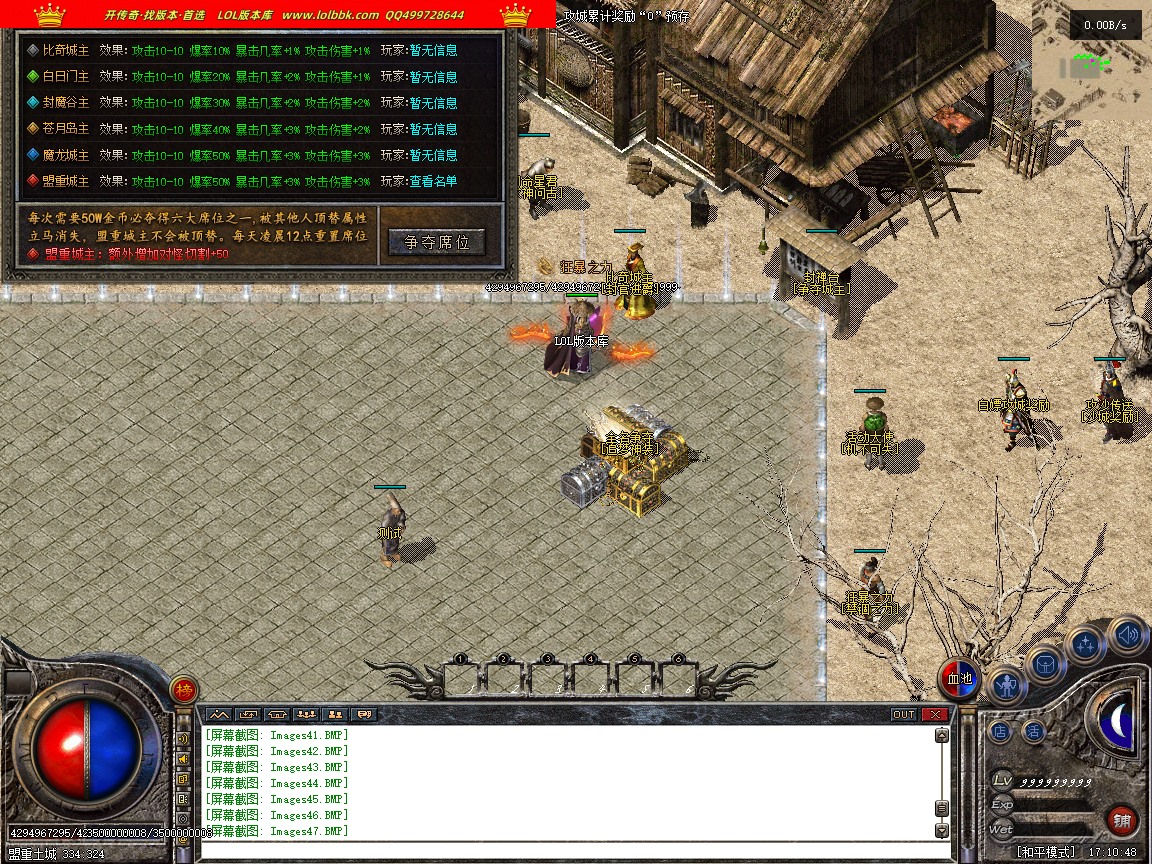This screenshot has width=1152, height=864.
Task: Open the character status icon
Action: coord(1006,684)
